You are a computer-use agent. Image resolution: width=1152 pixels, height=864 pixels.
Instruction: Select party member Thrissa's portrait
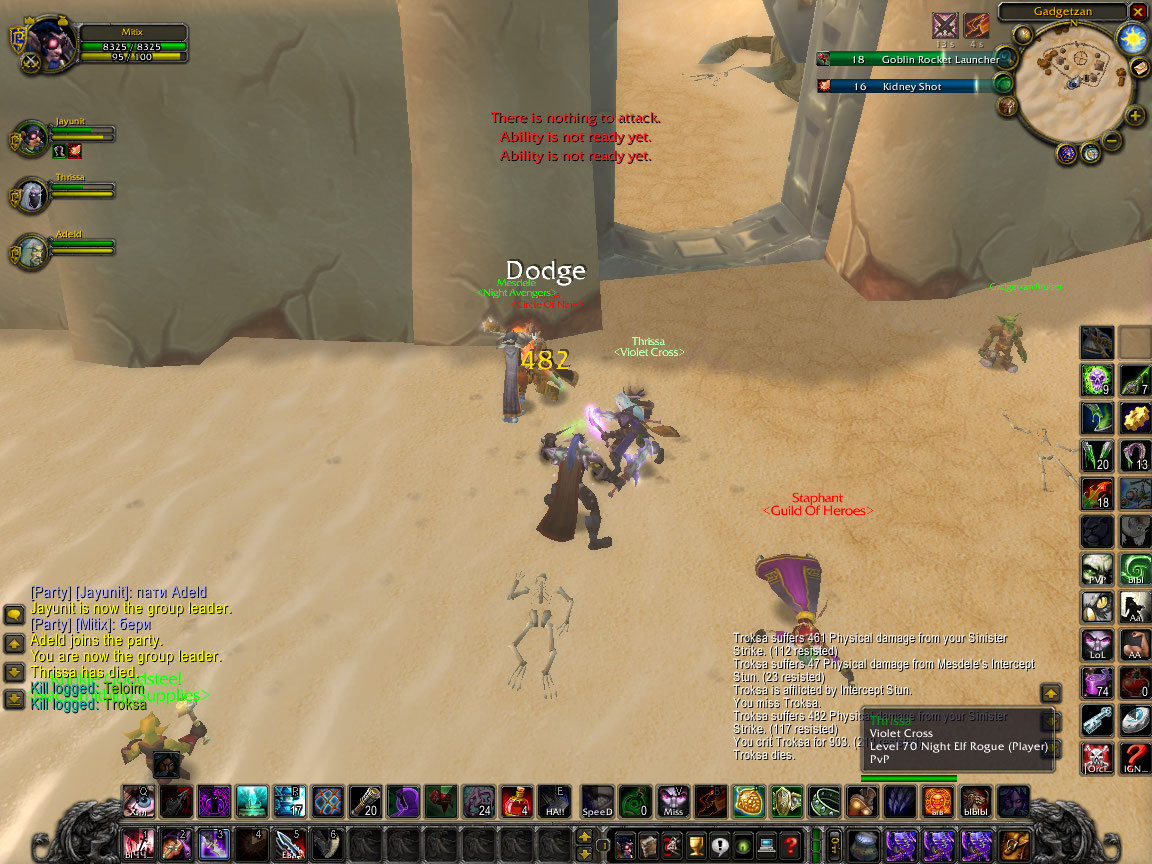(x=32, y=193)
